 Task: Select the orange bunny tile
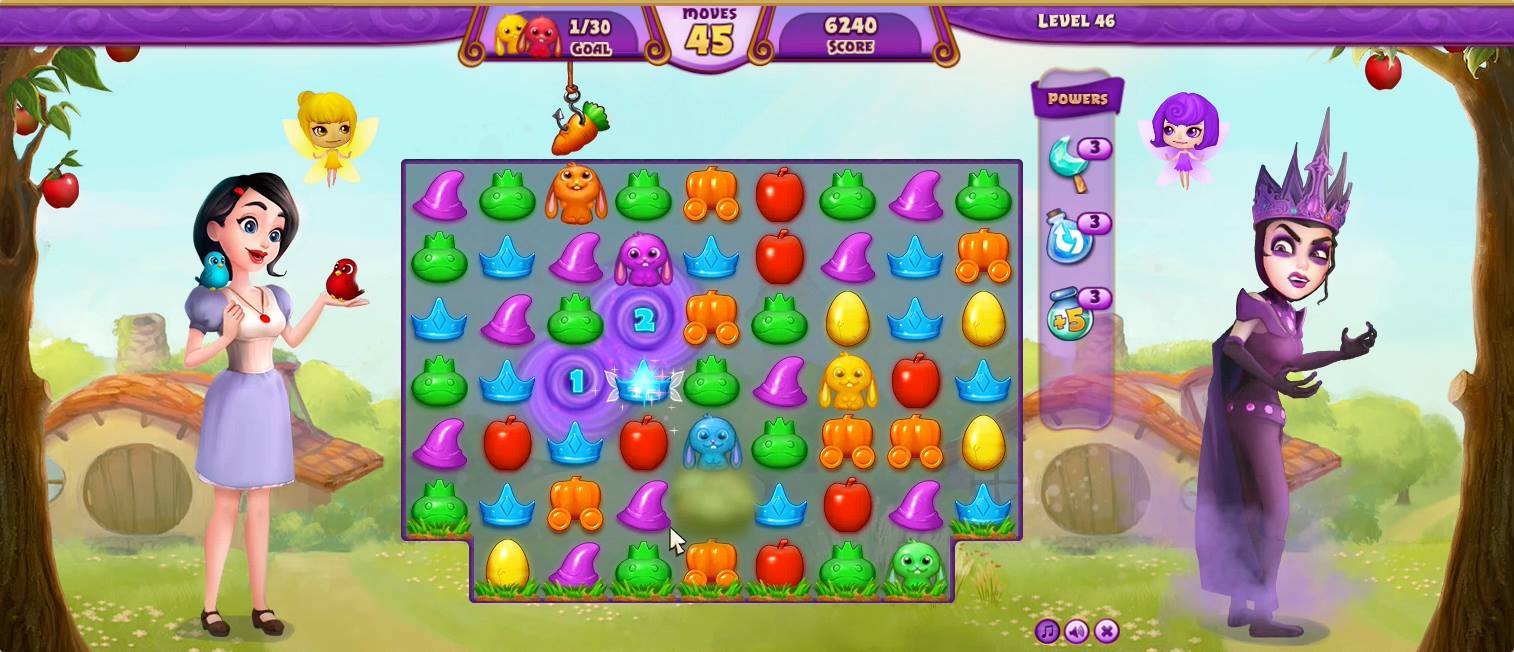click(575, 194)
